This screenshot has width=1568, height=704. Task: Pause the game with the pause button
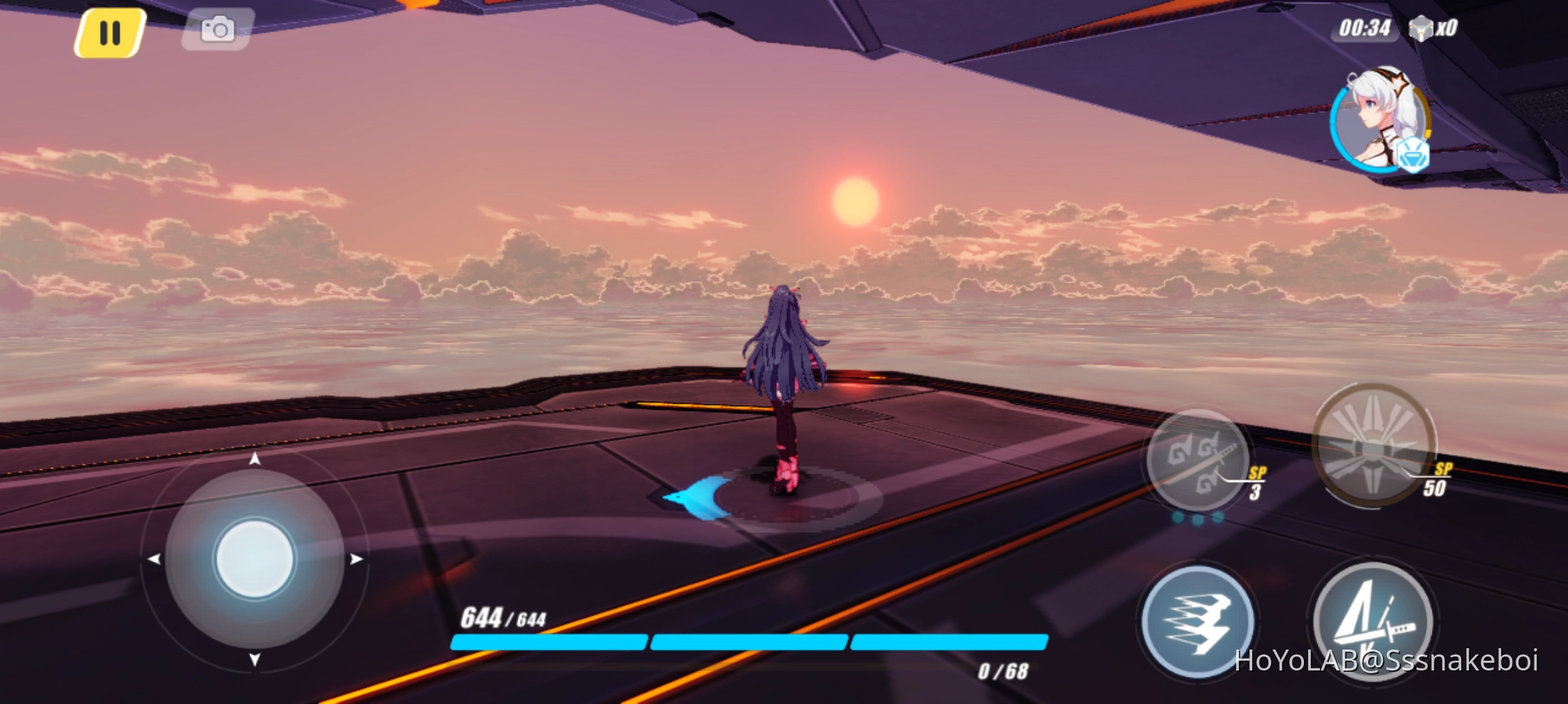110,31
